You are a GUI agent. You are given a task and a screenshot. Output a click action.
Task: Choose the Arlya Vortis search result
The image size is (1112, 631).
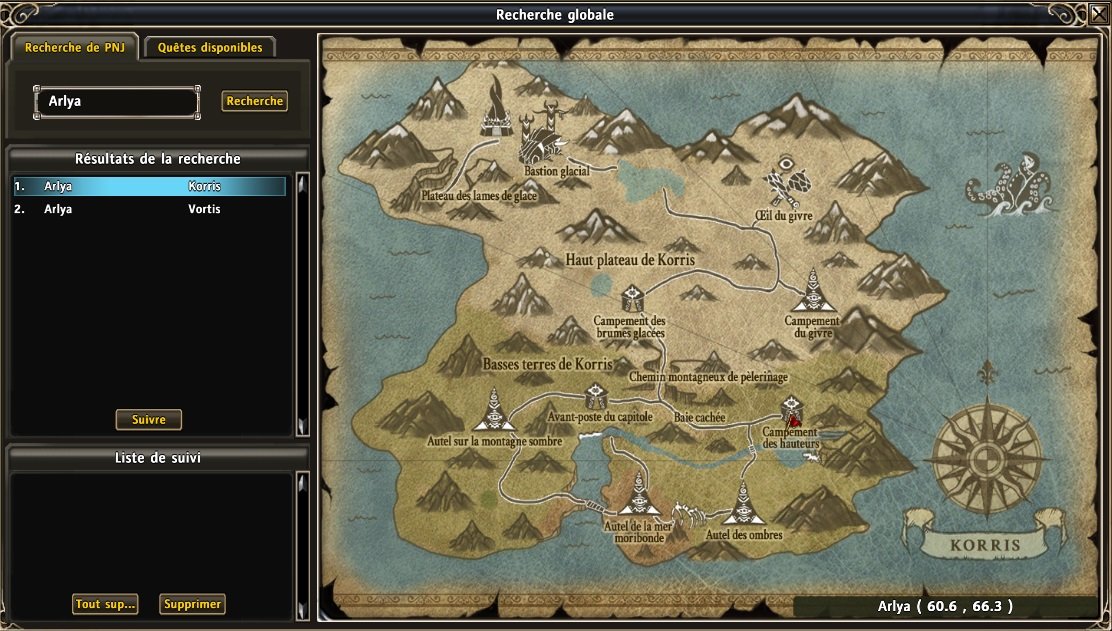[x=150, y=209]
